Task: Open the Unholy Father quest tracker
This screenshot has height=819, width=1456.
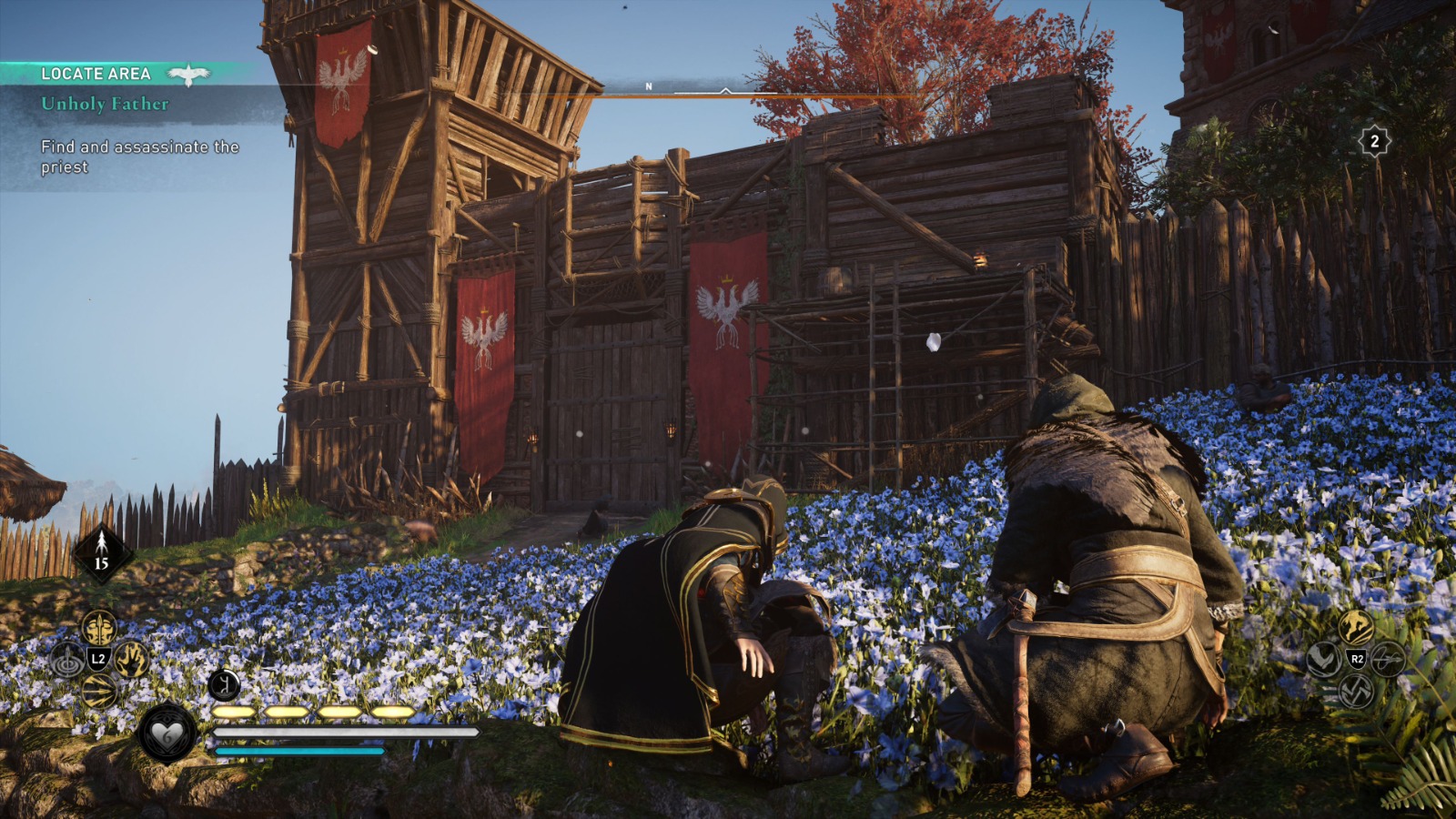Action: [105, 104]
